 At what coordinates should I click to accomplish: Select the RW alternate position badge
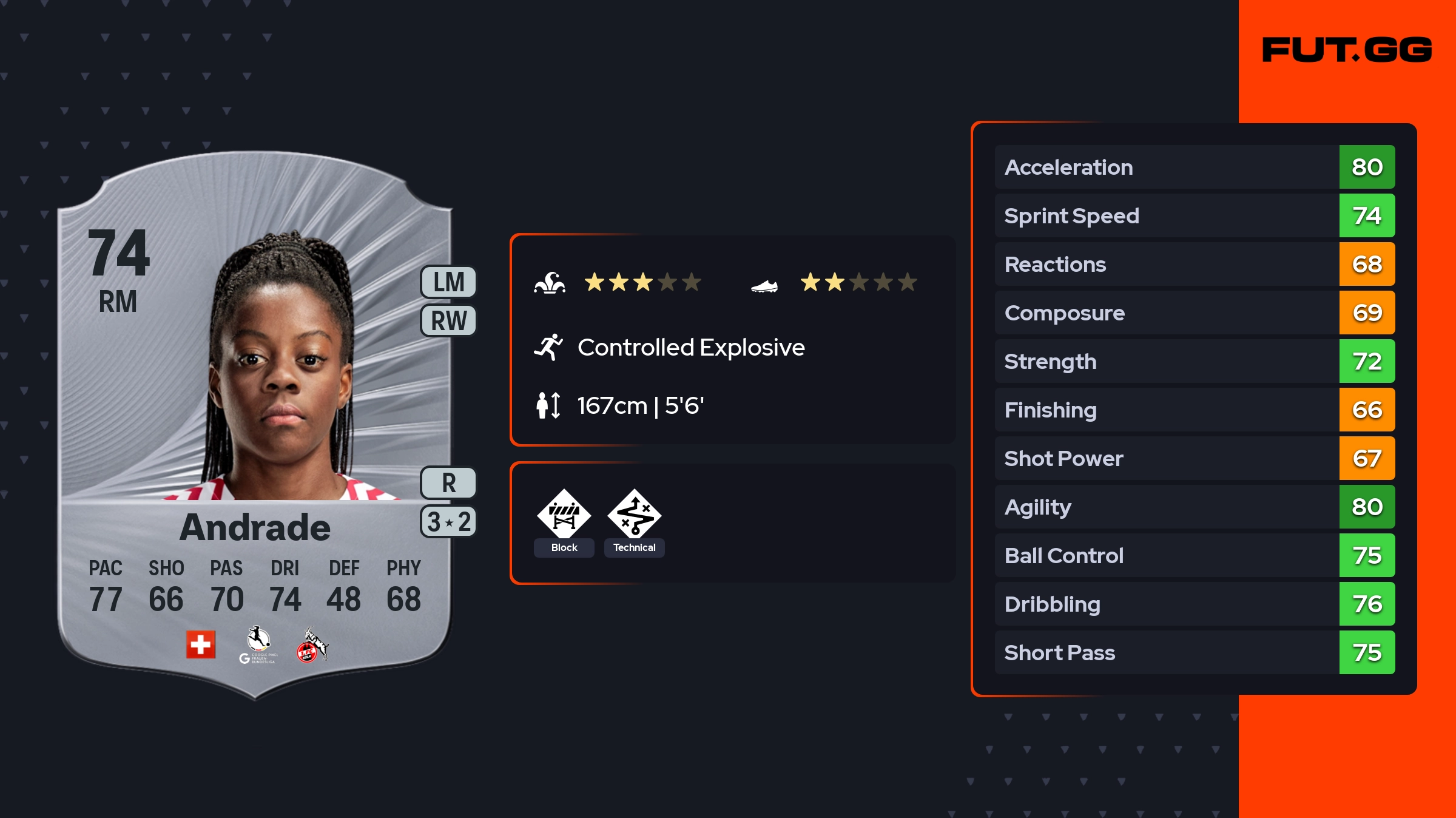(448, 320)
